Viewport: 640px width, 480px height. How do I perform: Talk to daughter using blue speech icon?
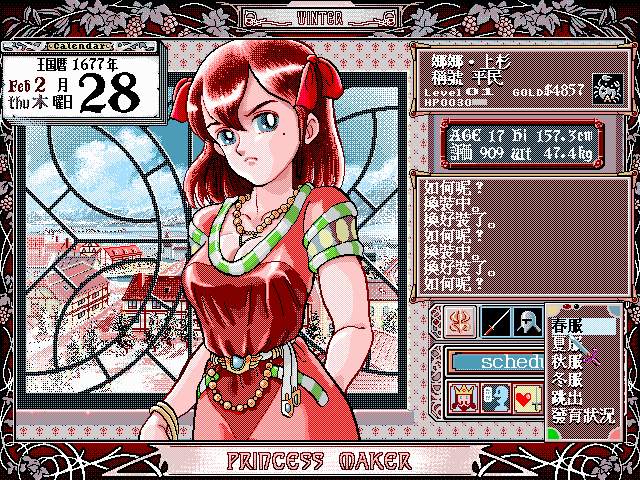point(496,397)
